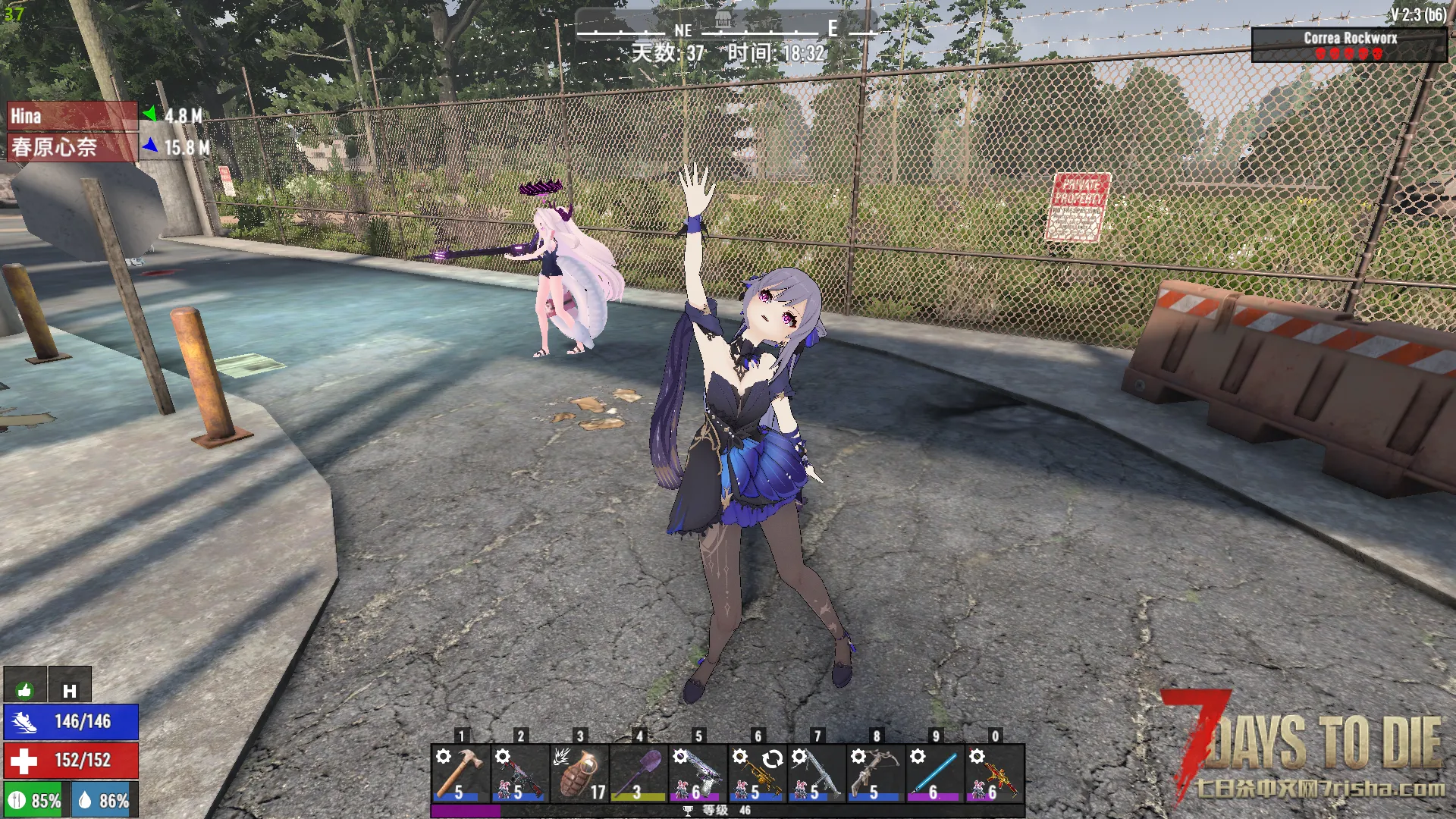Equip the silver pistol in slot 5

pyautogui.click(x=698, y=773)
